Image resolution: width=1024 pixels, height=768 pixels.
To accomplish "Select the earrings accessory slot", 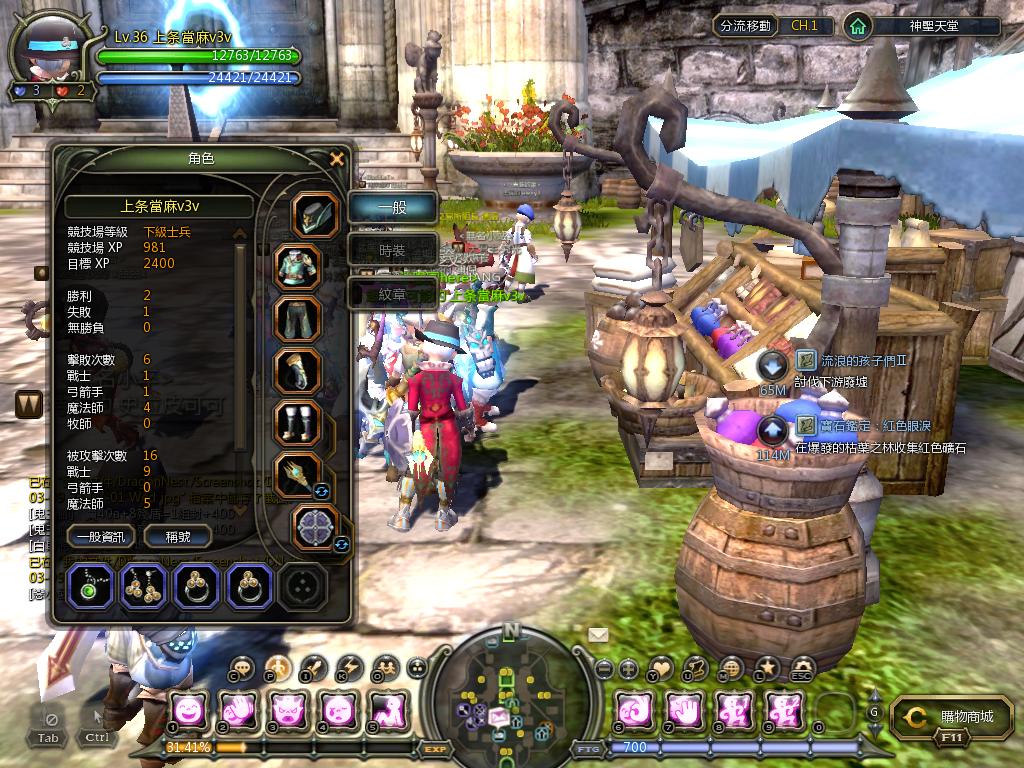I will [145, 586].
